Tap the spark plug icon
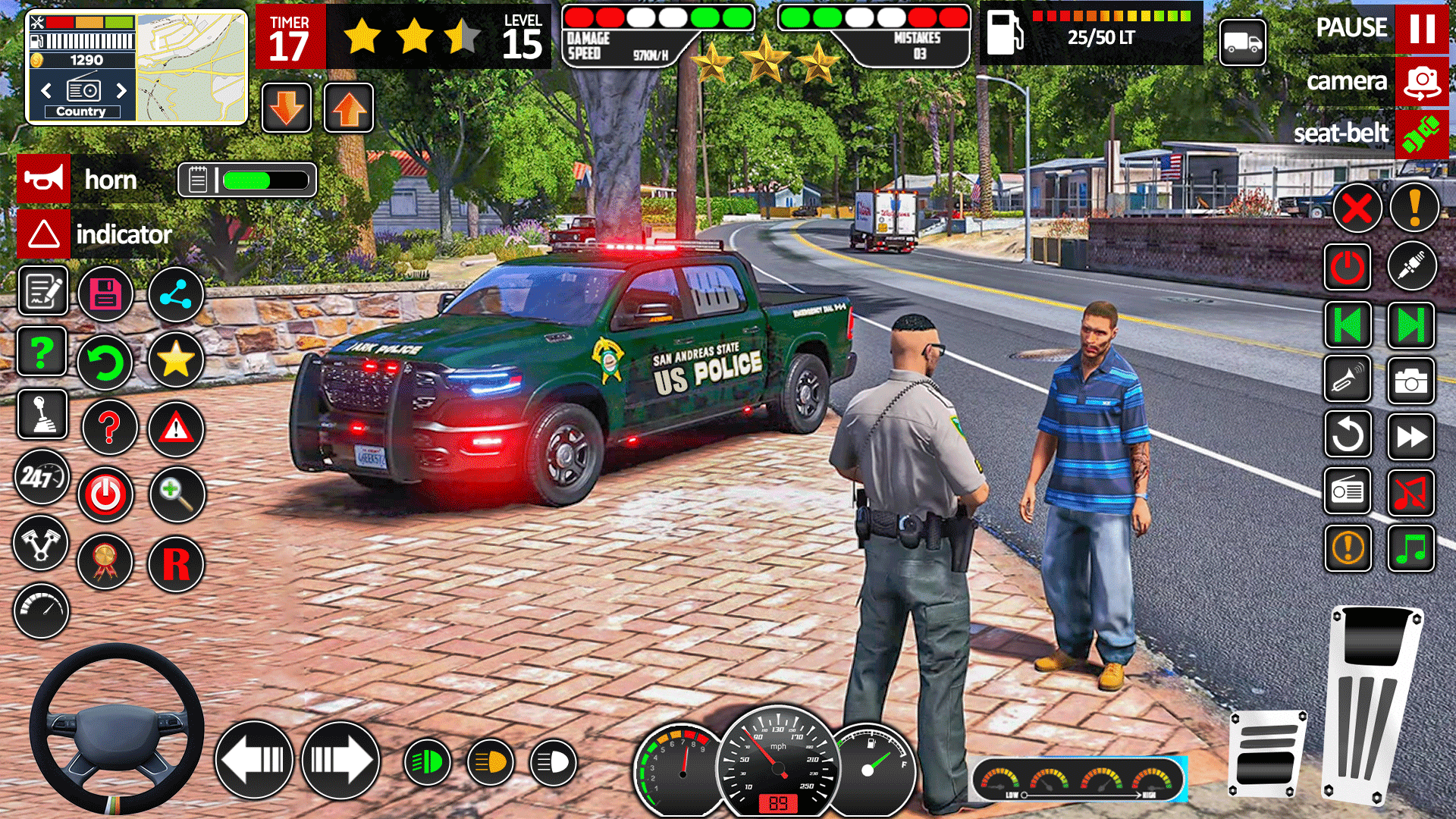The image size is (1456, 819). [1411, 266]
